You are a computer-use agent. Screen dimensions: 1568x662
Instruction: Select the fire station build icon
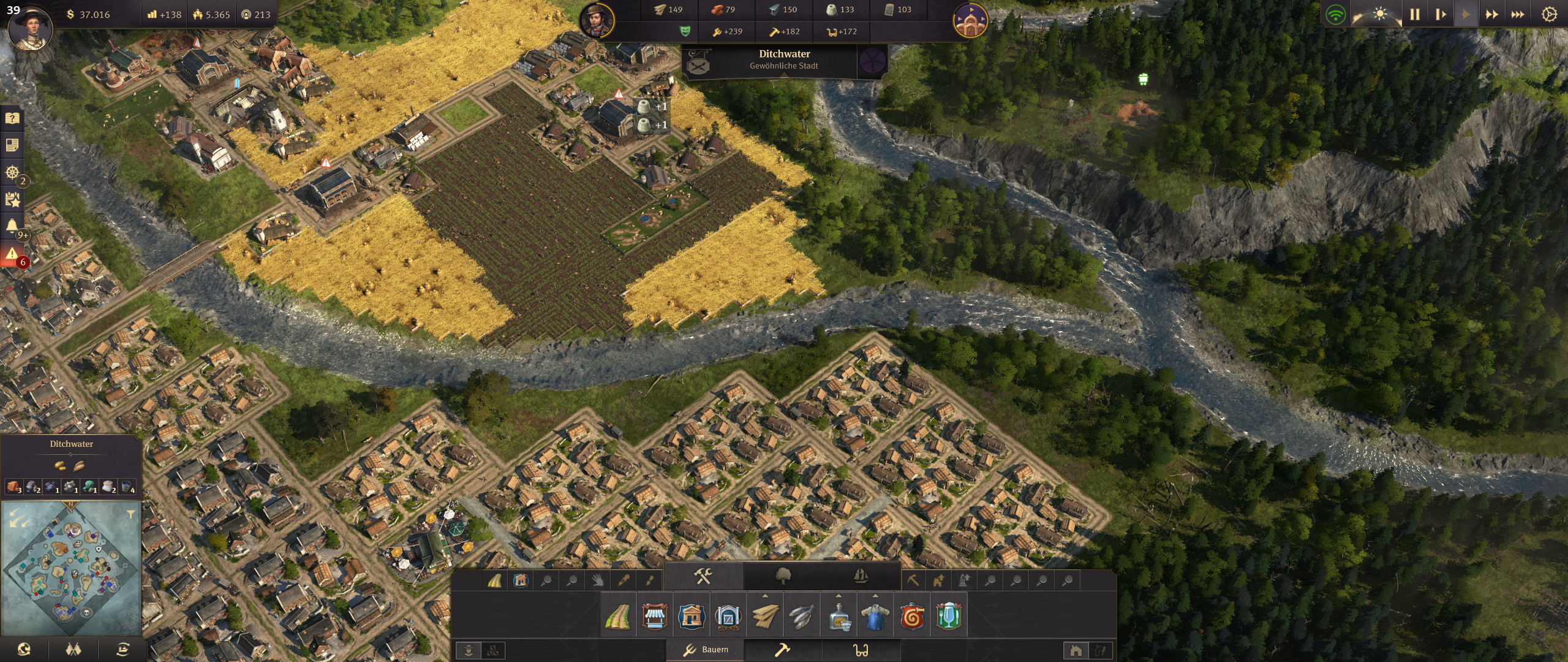pyautogui.click(x=911, y=618)
